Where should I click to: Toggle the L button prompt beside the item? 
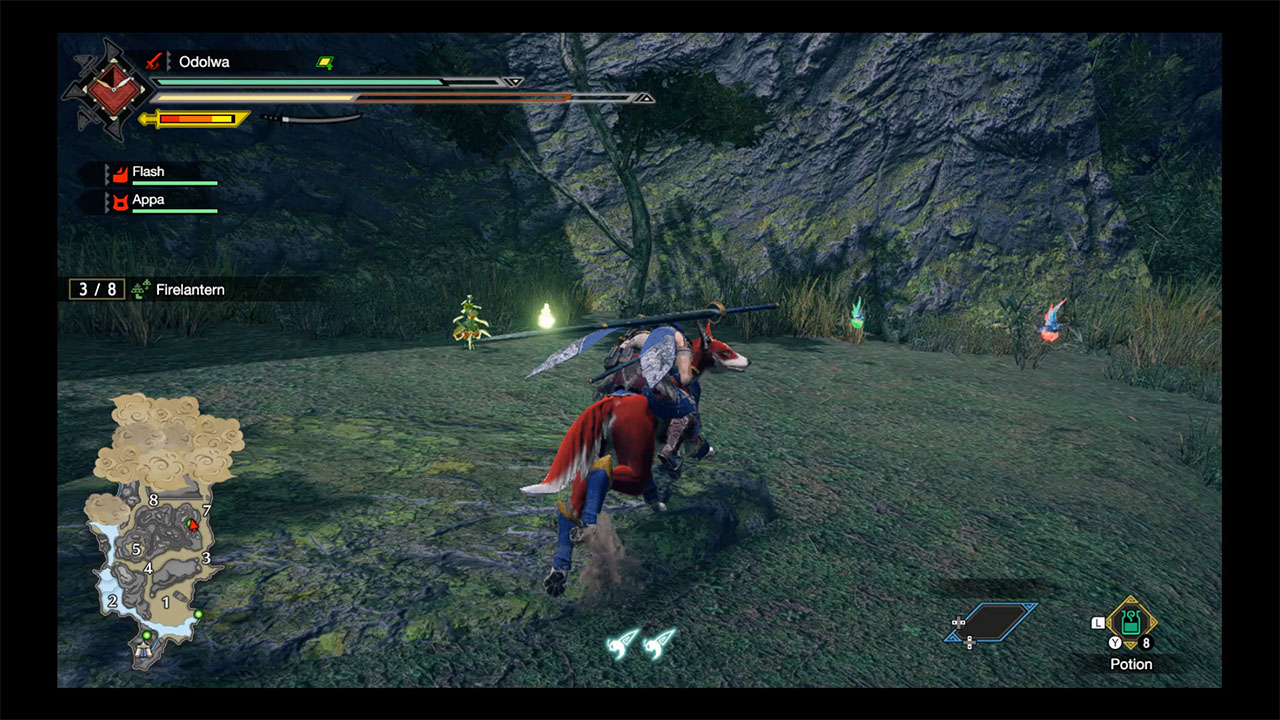coord(1097,622)
